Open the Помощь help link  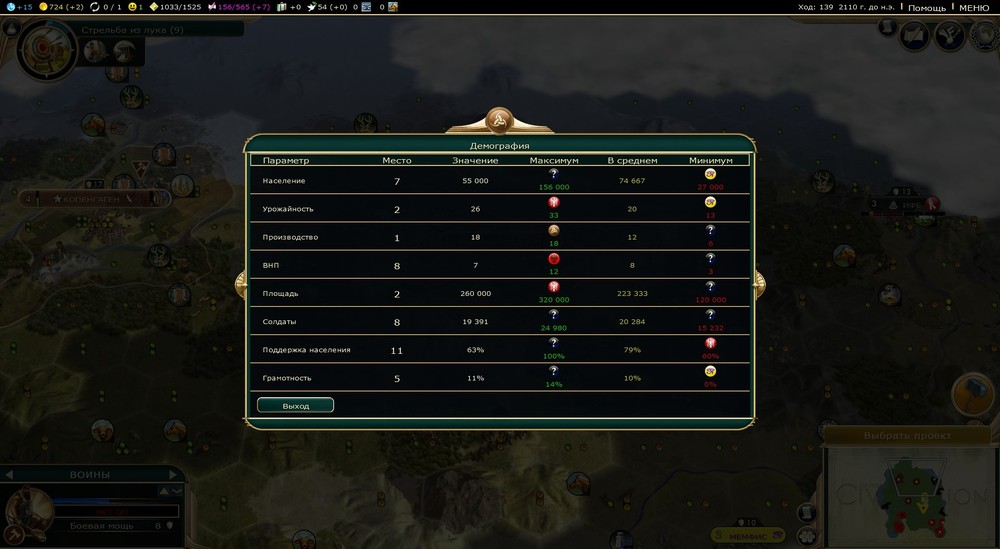tap(926, 7)
